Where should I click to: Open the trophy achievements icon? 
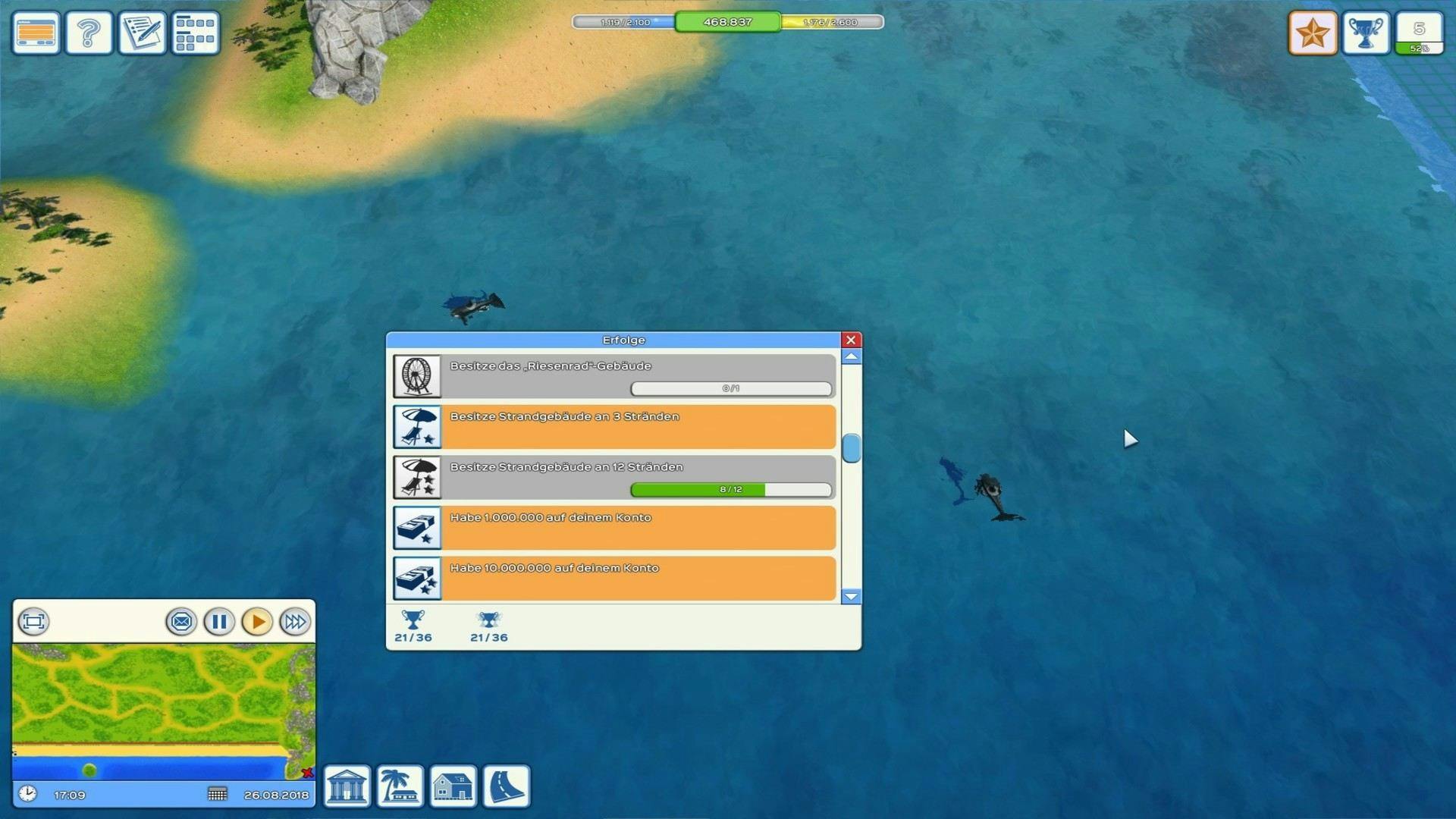pos(1366,32)
